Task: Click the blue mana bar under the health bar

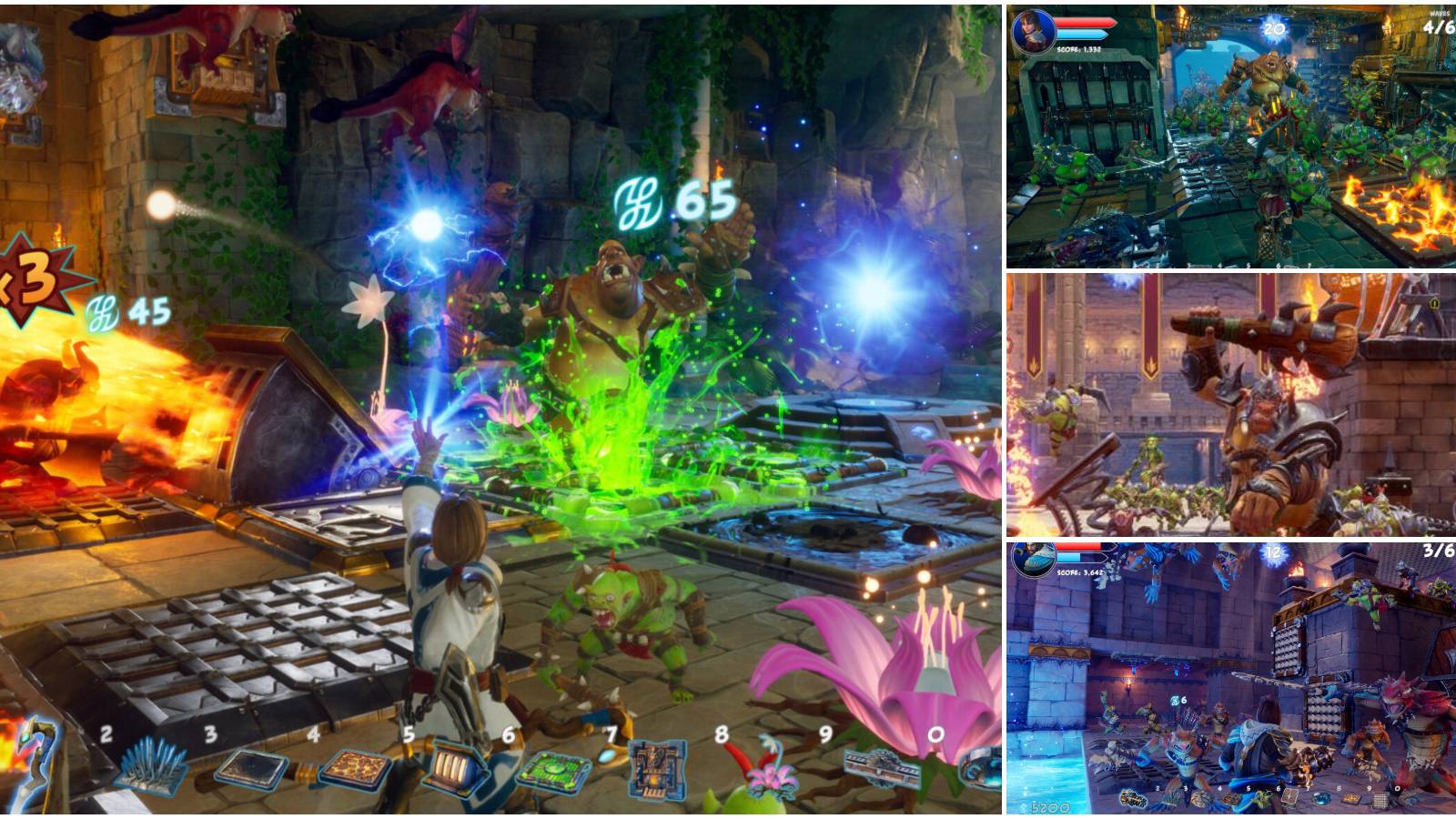Action: [x=1080, y=36]
